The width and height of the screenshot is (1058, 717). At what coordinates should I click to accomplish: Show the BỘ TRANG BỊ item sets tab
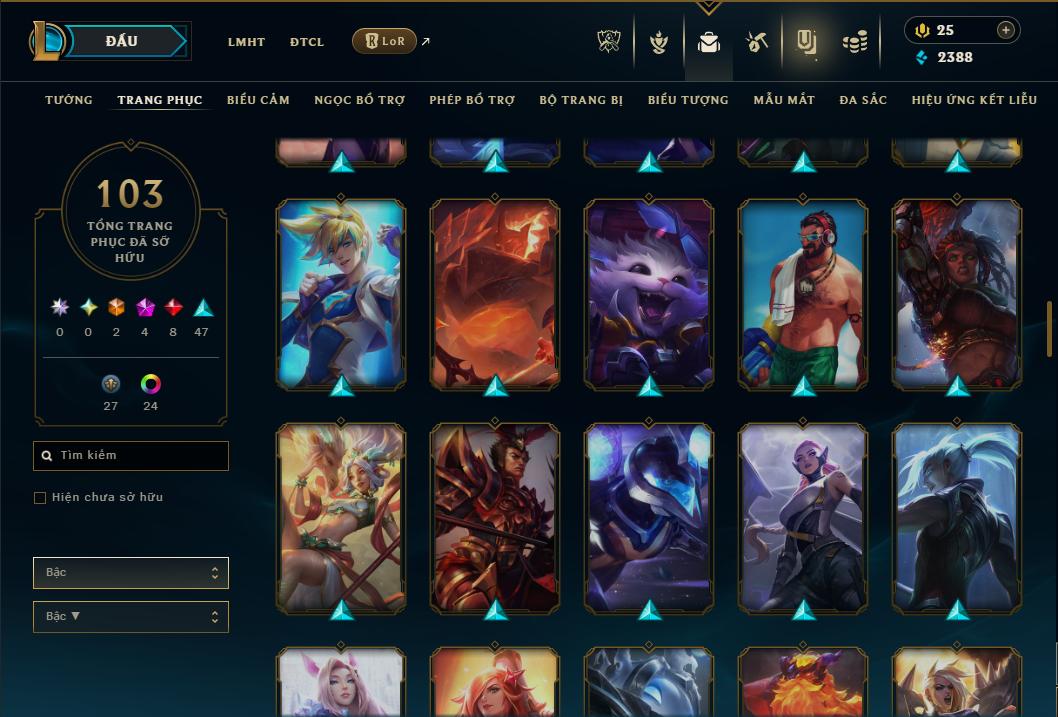[581, 100]
